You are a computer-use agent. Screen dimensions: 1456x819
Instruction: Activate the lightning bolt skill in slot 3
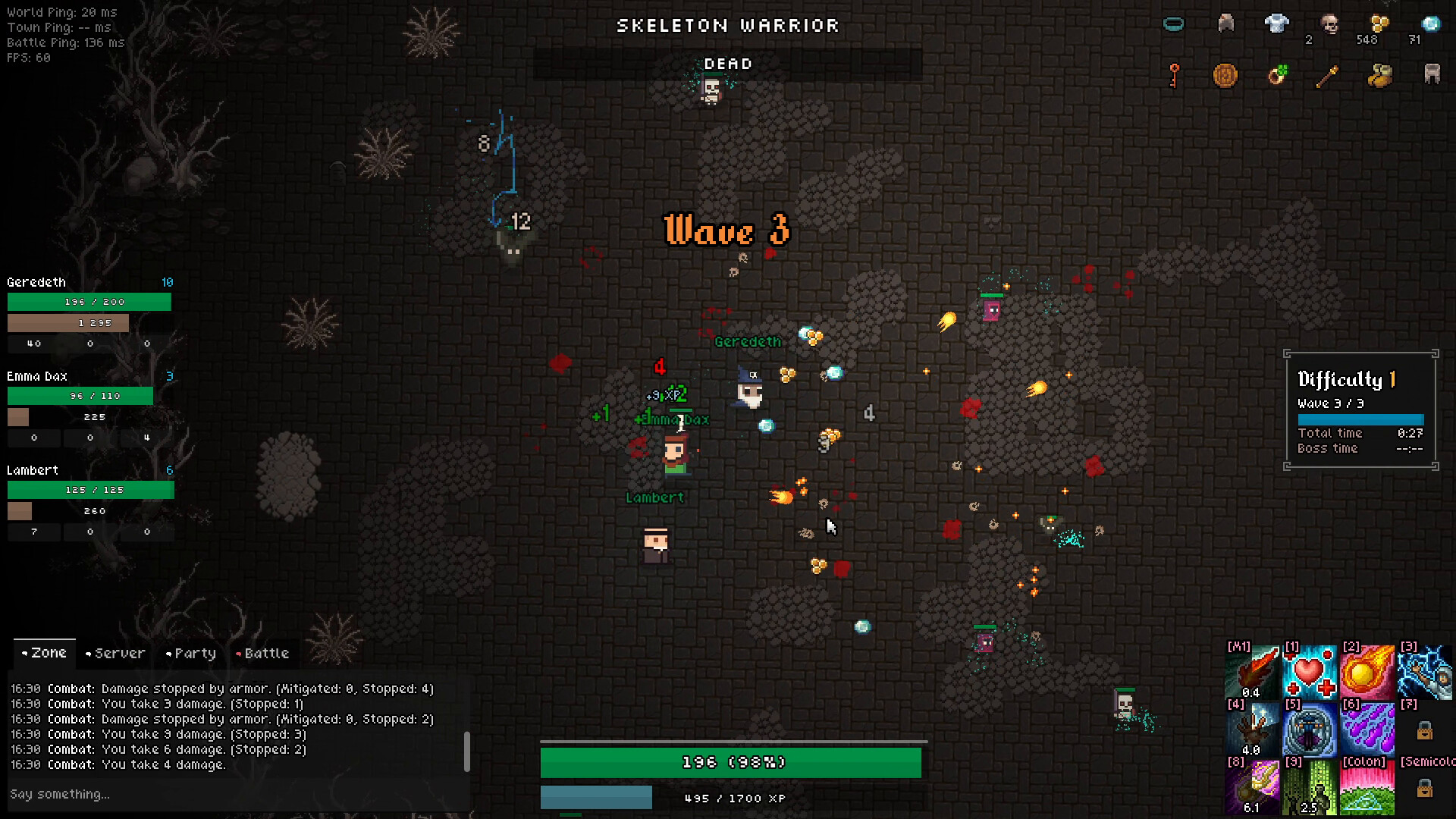tap(1425, 671)
